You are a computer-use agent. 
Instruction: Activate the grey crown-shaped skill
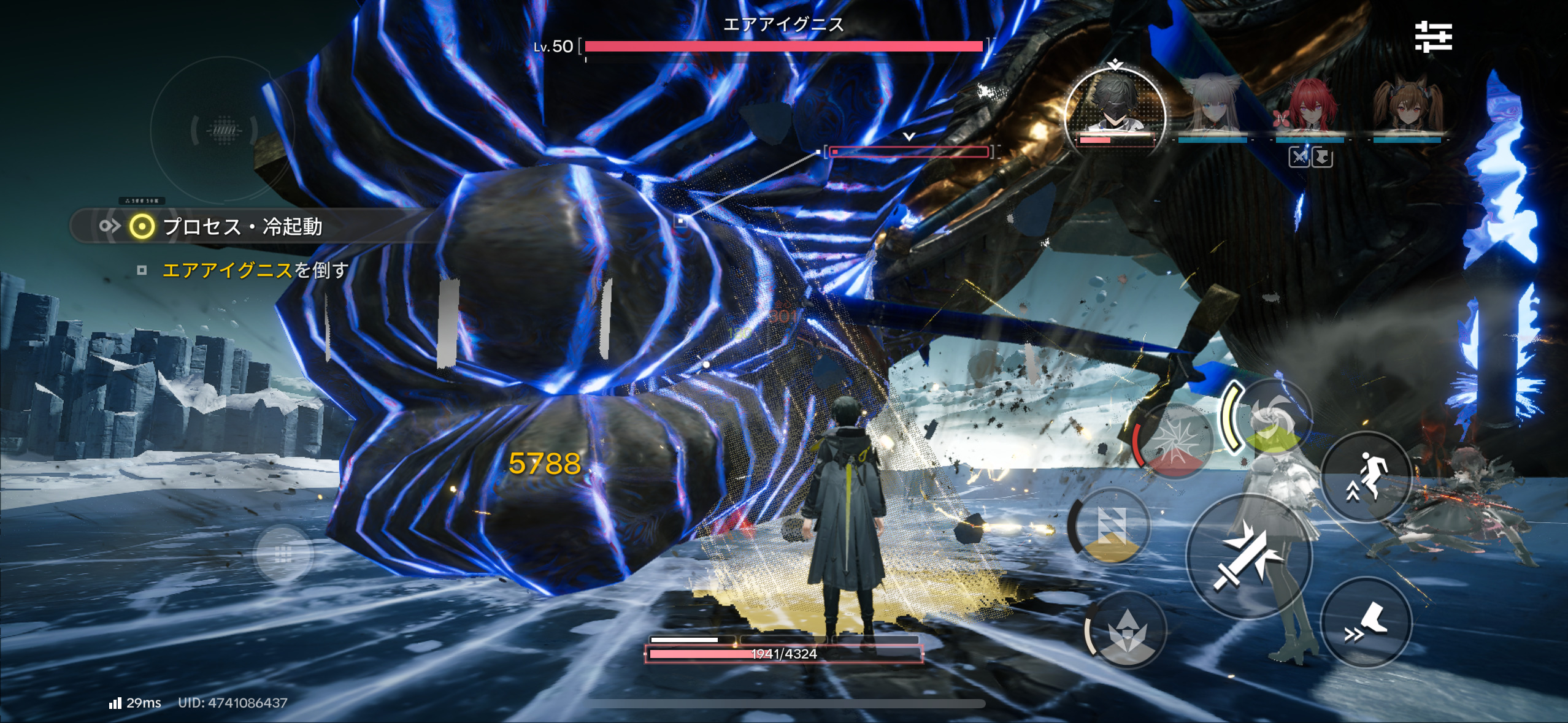[x=1128, y=630]
